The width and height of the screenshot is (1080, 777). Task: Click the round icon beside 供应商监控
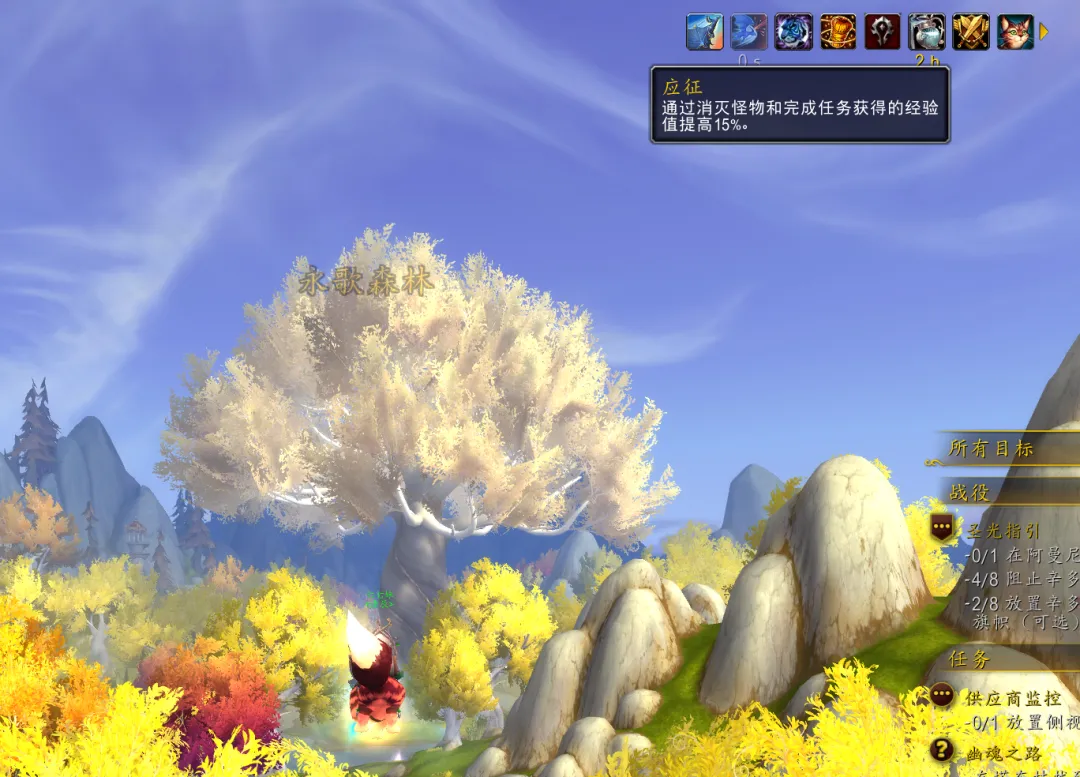941,695
